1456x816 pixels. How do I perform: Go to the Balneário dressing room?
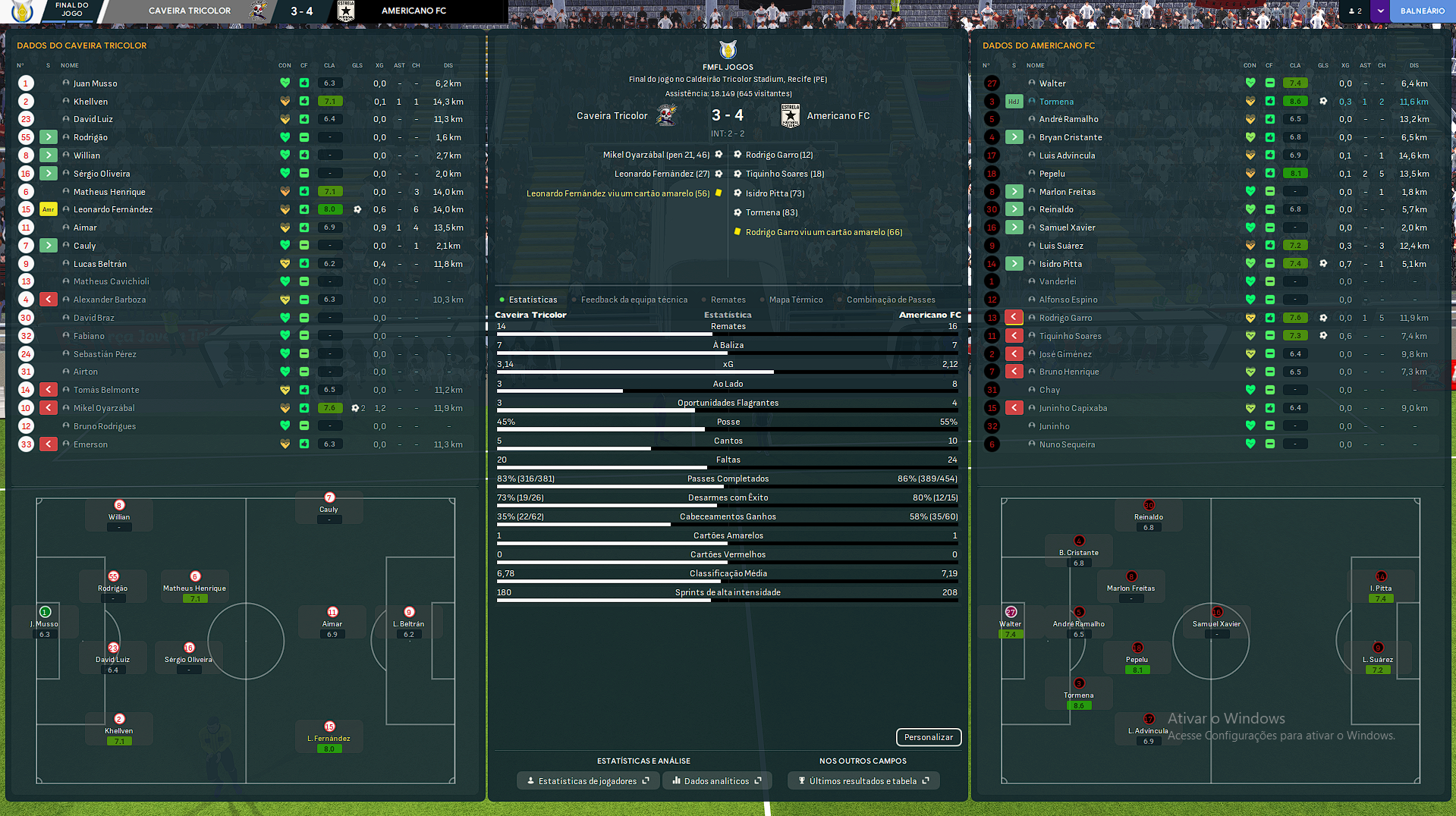pyautogui.click(x=1422, y=11)
